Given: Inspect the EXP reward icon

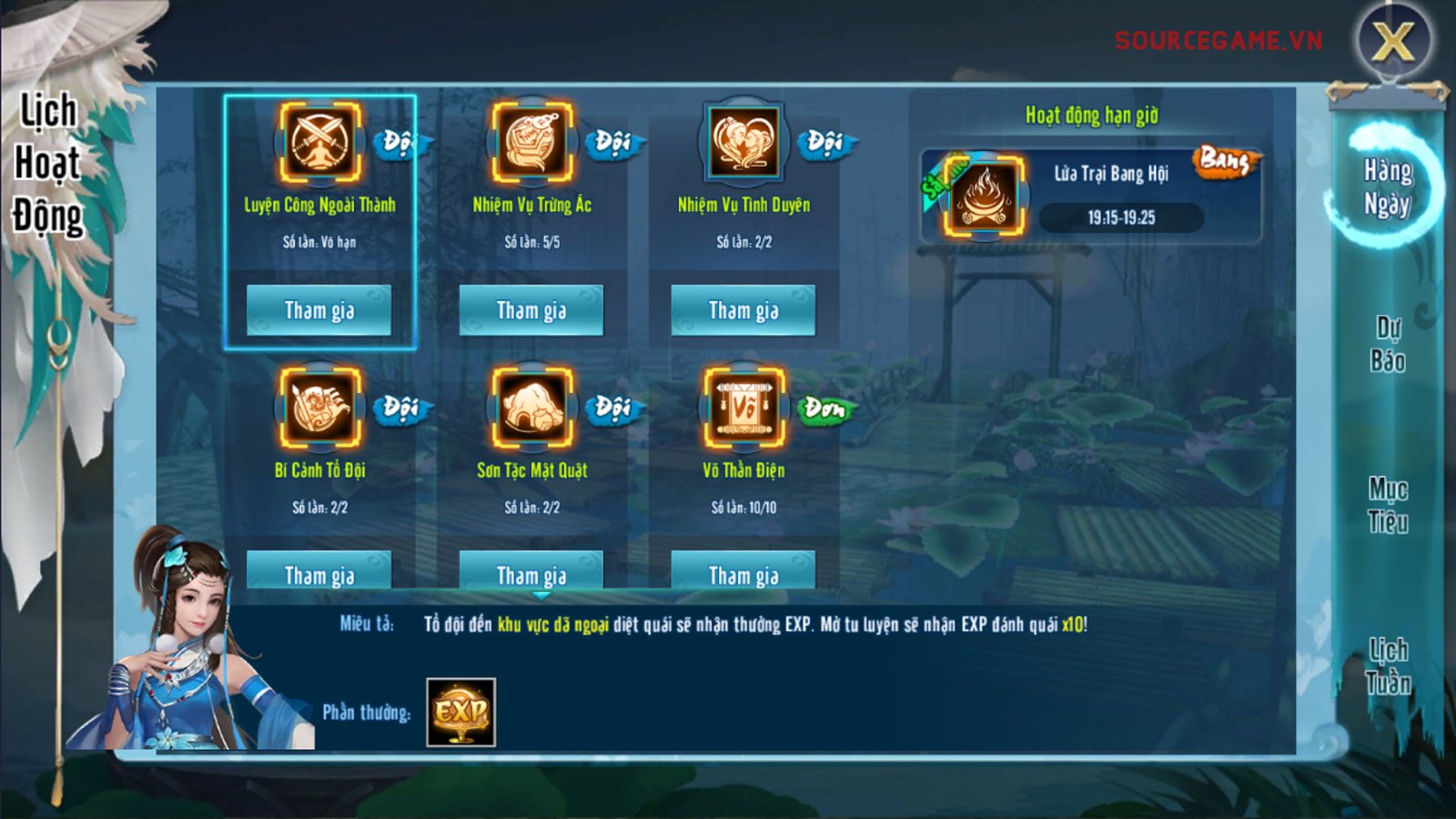Looking at the screenshot, I should coord(461,712).
